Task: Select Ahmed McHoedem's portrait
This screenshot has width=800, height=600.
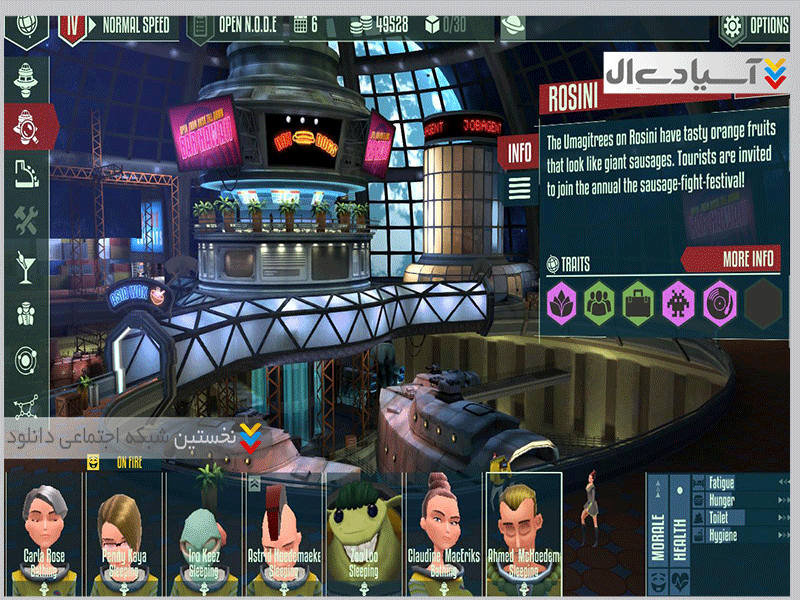Action: (524, 530)
